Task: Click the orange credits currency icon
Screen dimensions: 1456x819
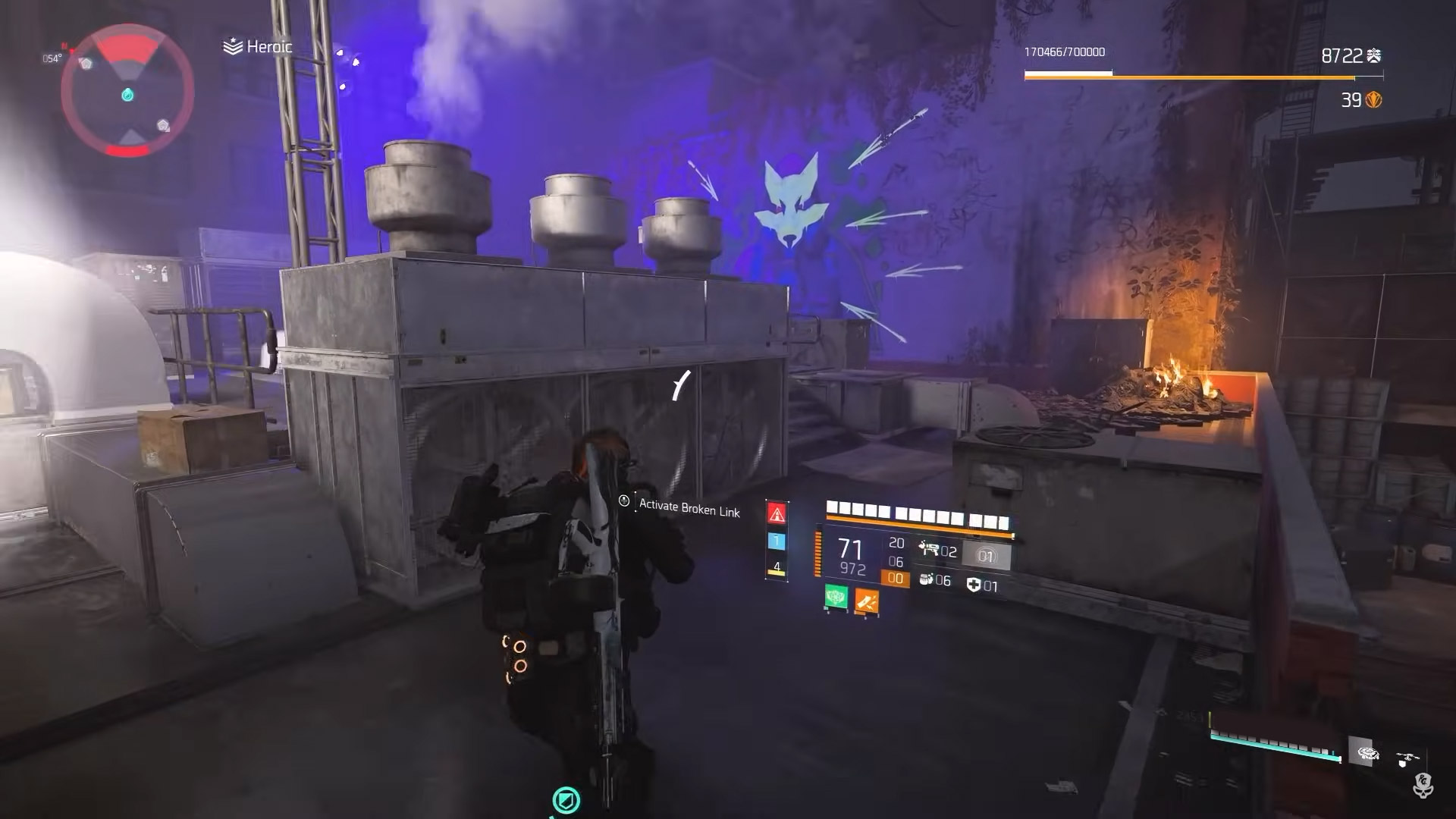Action: pyautogui.click(x=1373, y=100)
